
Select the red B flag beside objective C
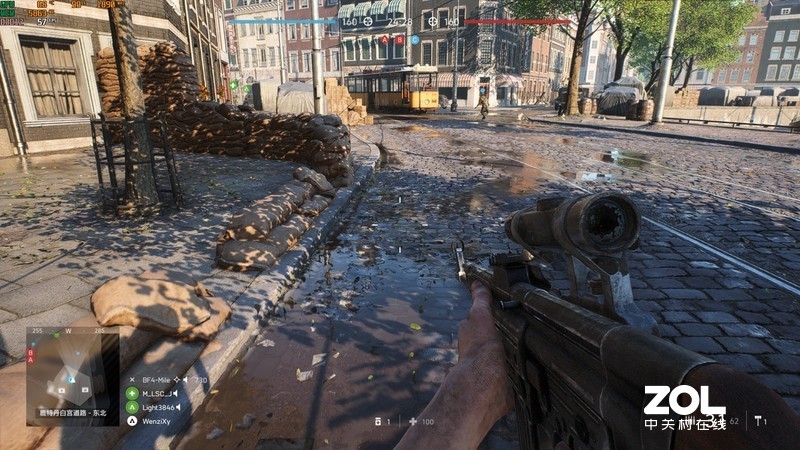click(398, 39)
